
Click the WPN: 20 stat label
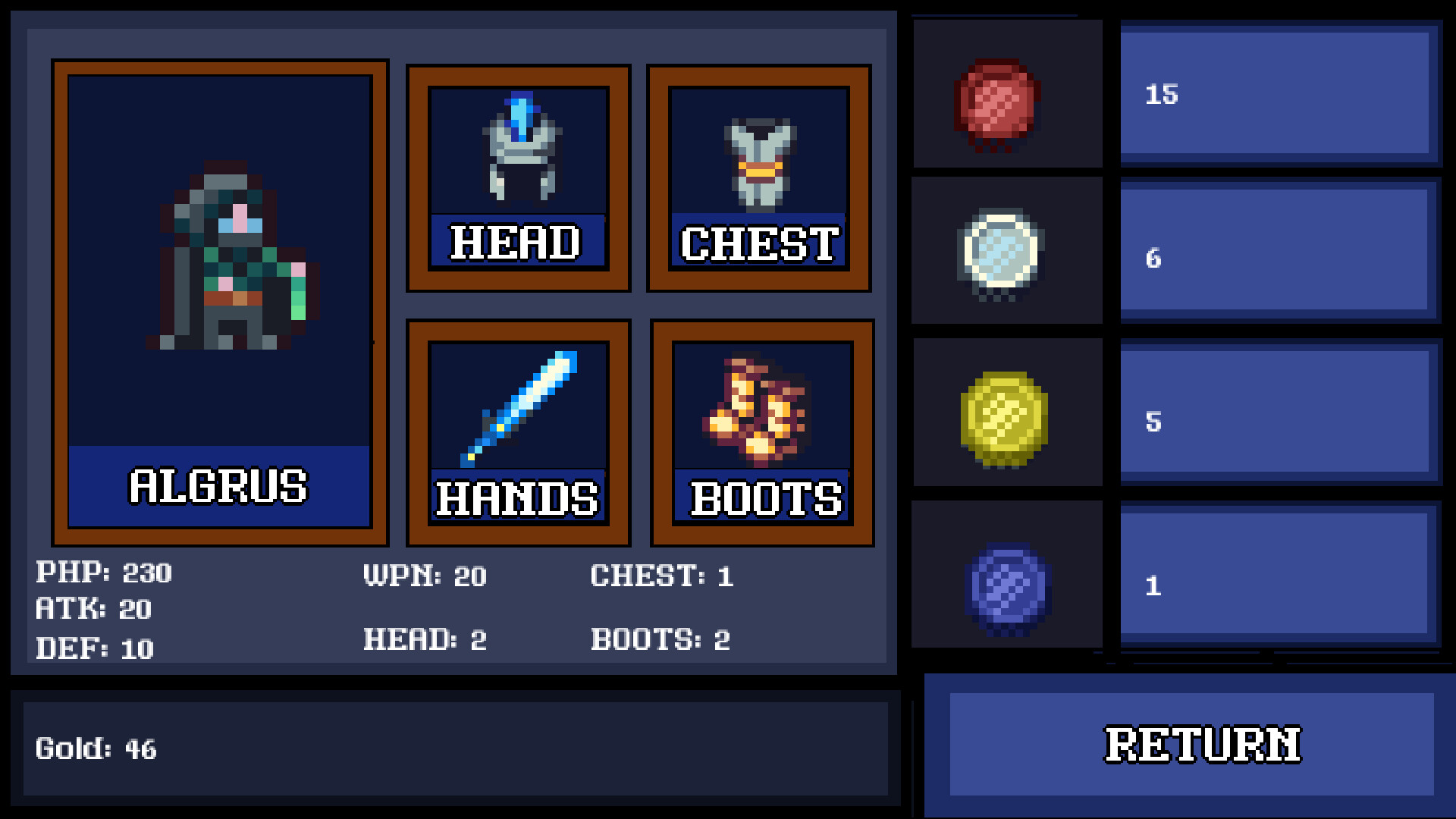tap(425, 576)
